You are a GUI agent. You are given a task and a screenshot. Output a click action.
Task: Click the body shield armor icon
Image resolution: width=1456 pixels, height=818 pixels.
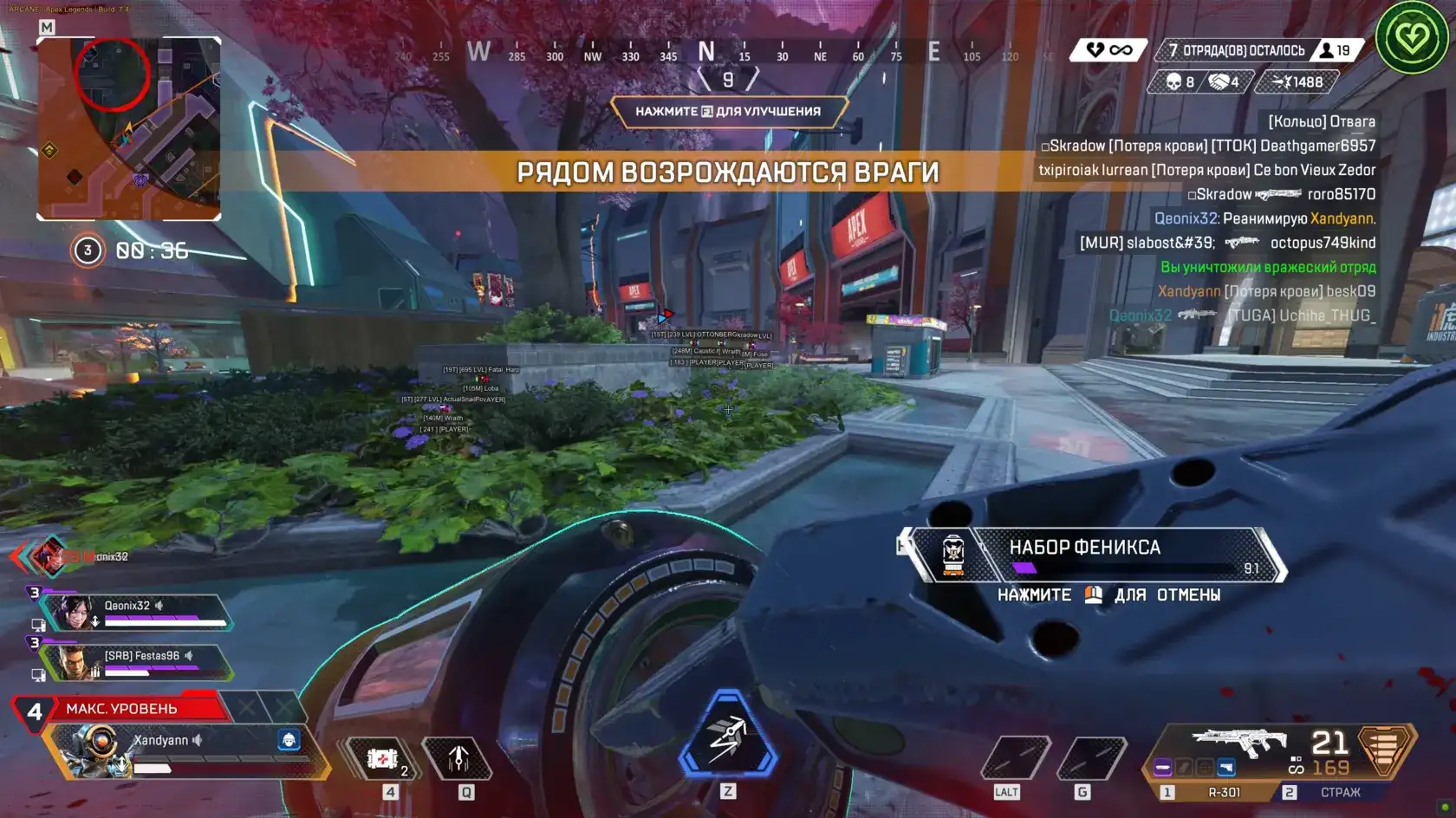click(1383, 748)
